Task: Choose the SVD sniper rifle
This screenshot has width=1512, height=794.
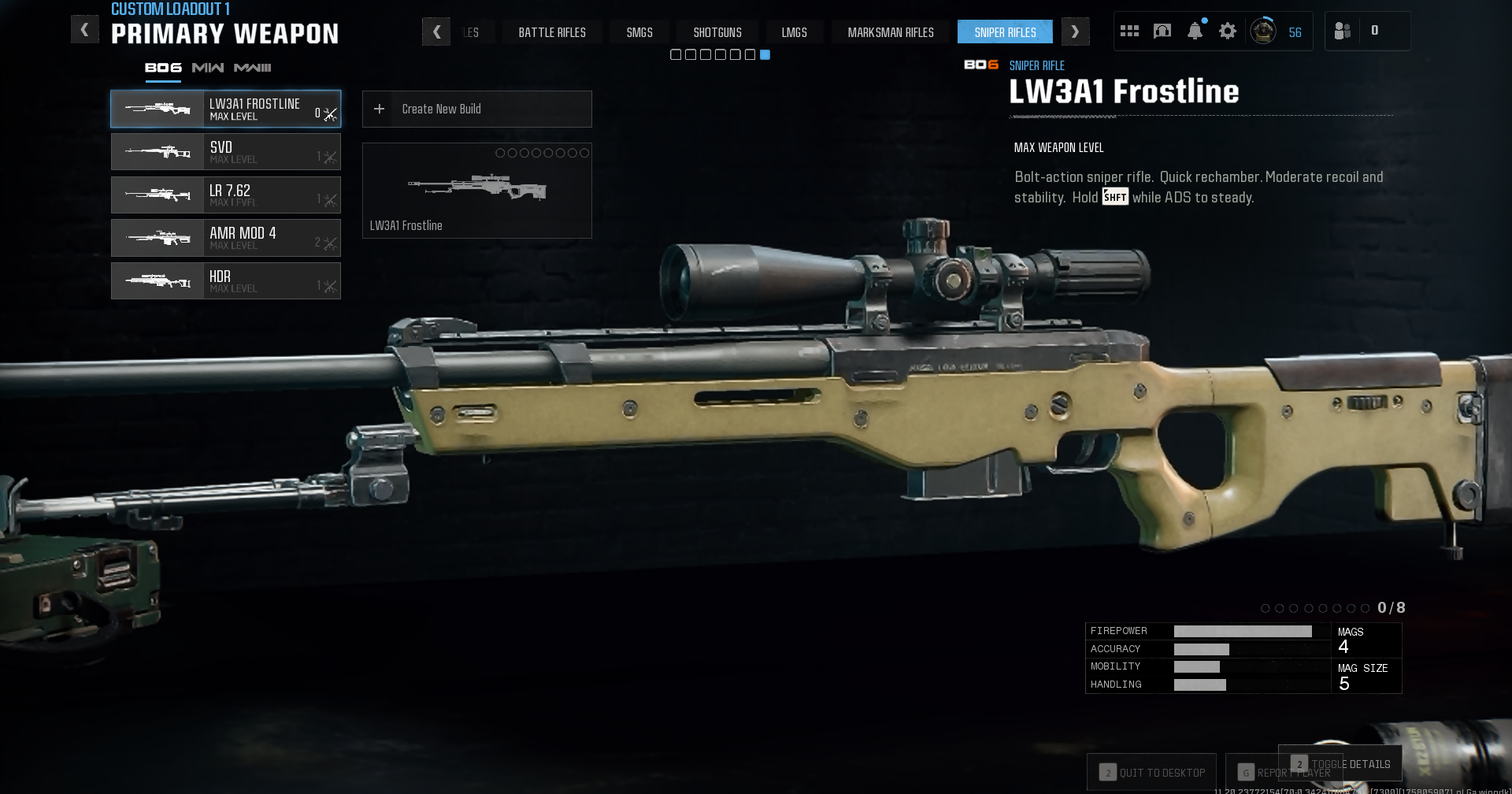Action: point(225,152)
